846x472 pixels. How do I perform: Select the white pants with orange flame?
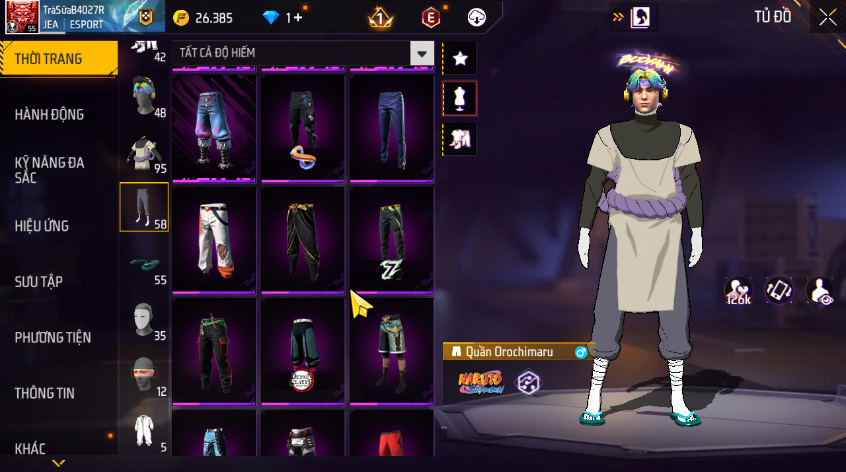[214, 240]
